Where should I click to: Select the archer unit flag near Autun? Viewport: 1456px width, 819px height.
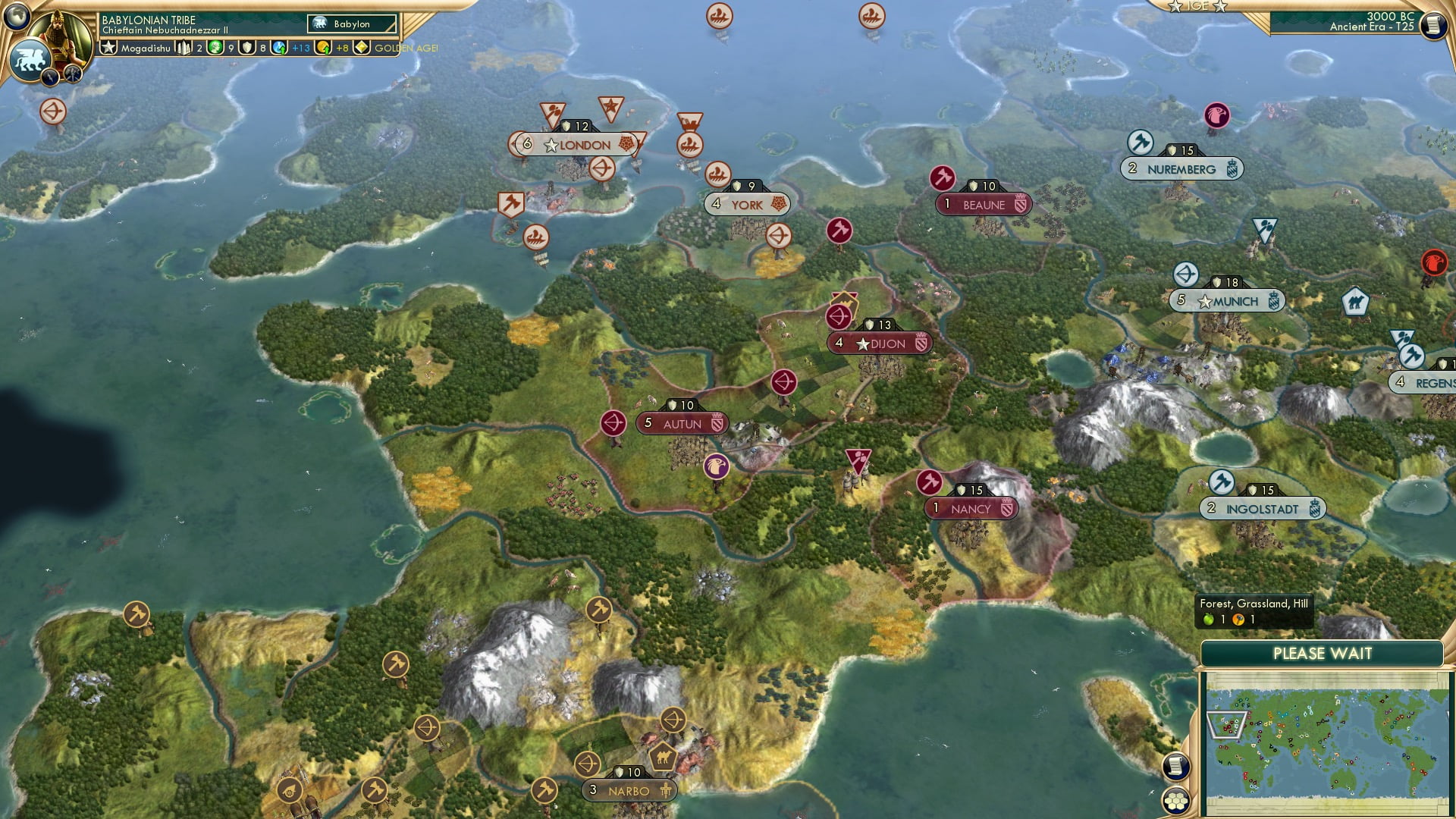[x=614, y=424]
